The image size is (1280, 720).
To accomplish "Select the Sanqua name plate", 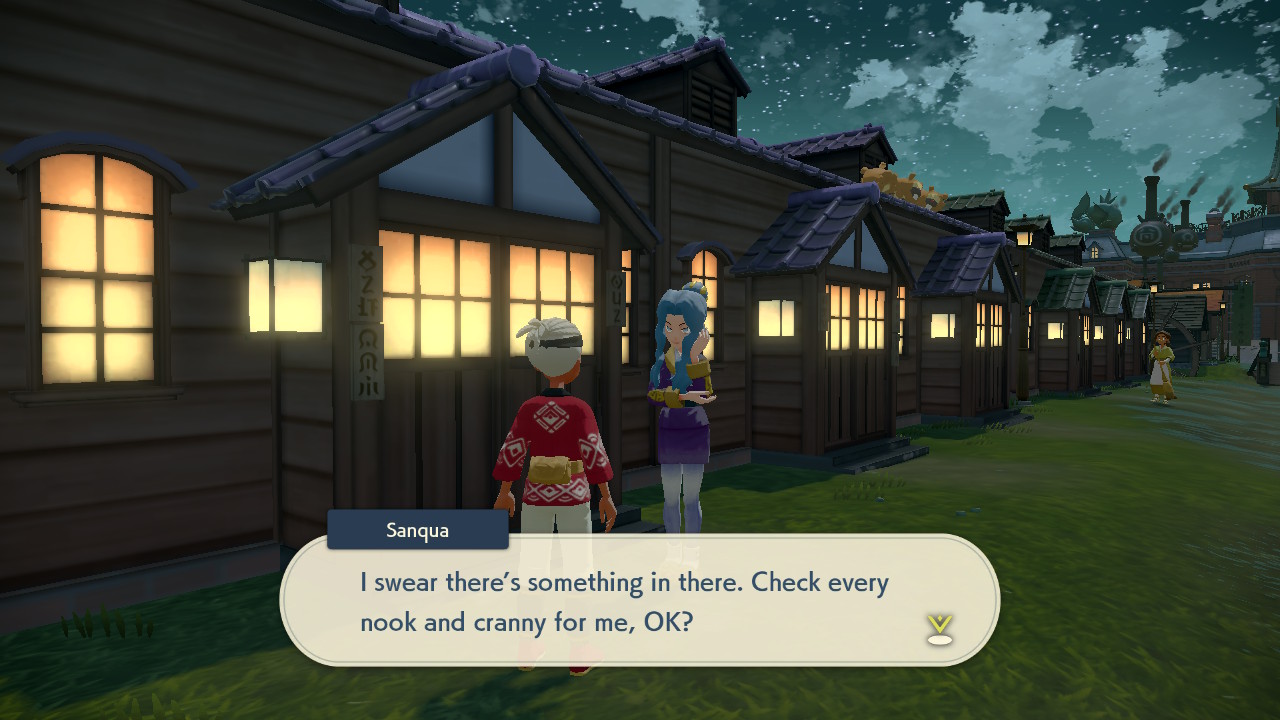I will pyautogui.click(x=417, y=530).
